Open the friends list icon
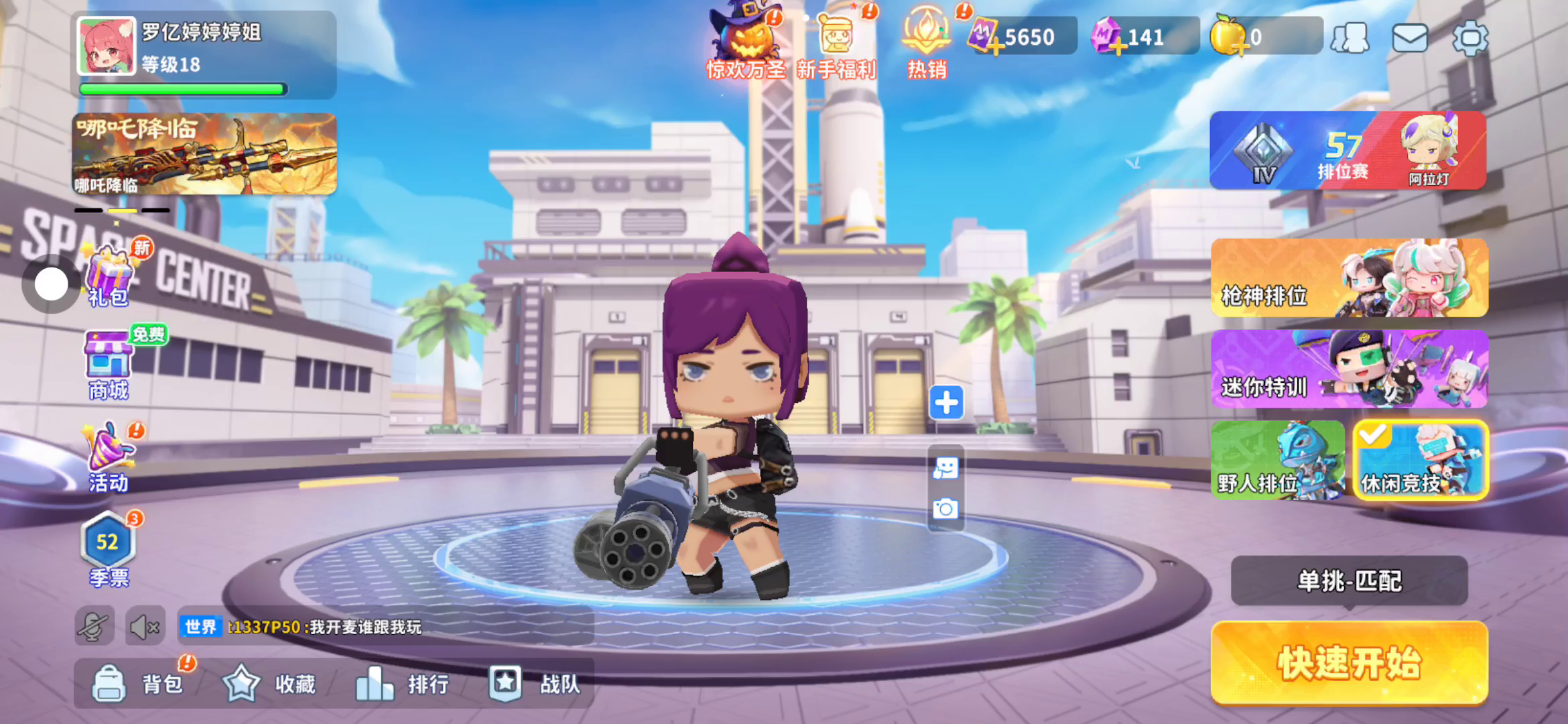 point(1350,38)
